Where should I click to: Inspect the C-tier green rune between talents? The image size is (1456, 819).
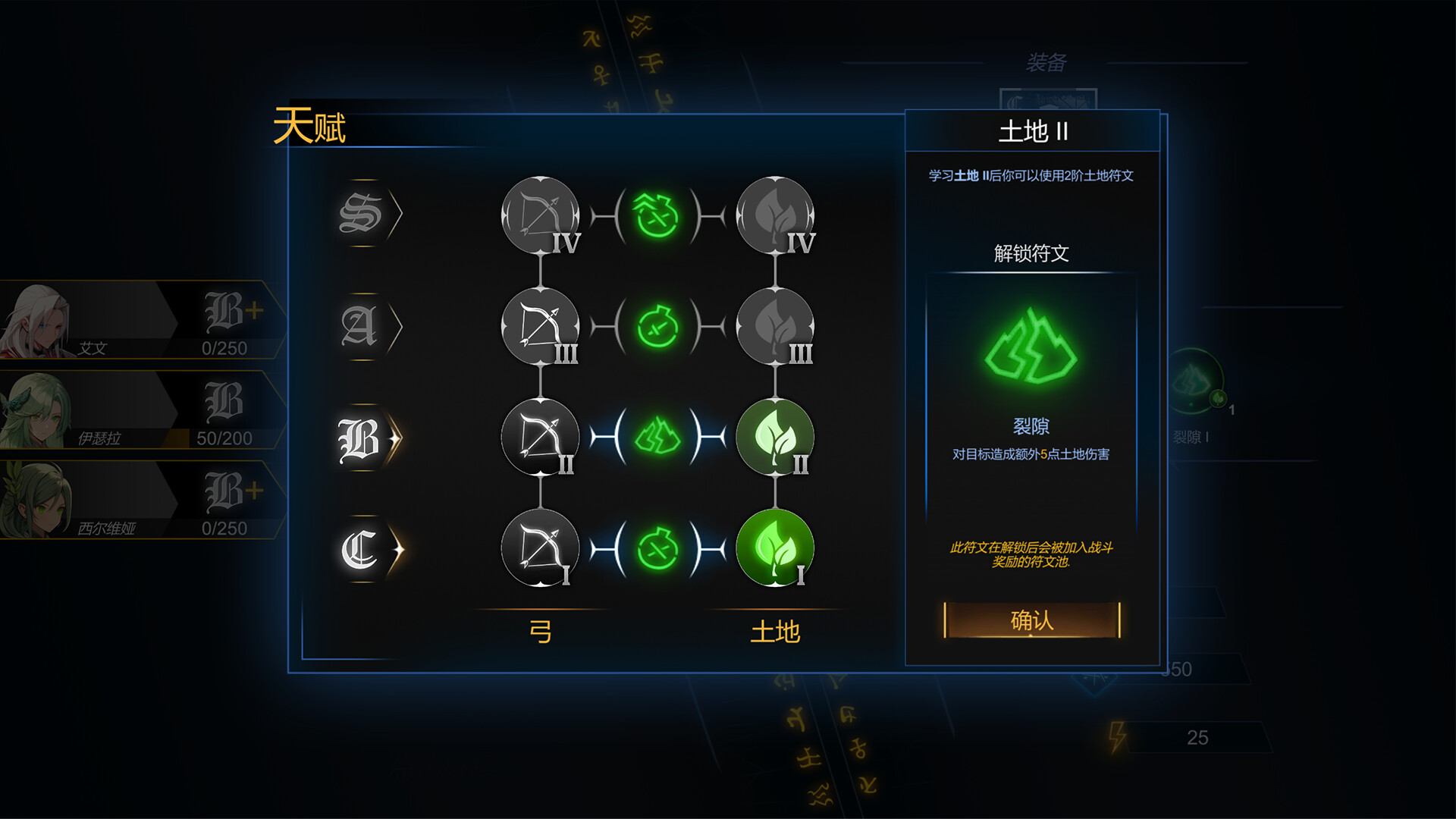click(x=657, y=548)
